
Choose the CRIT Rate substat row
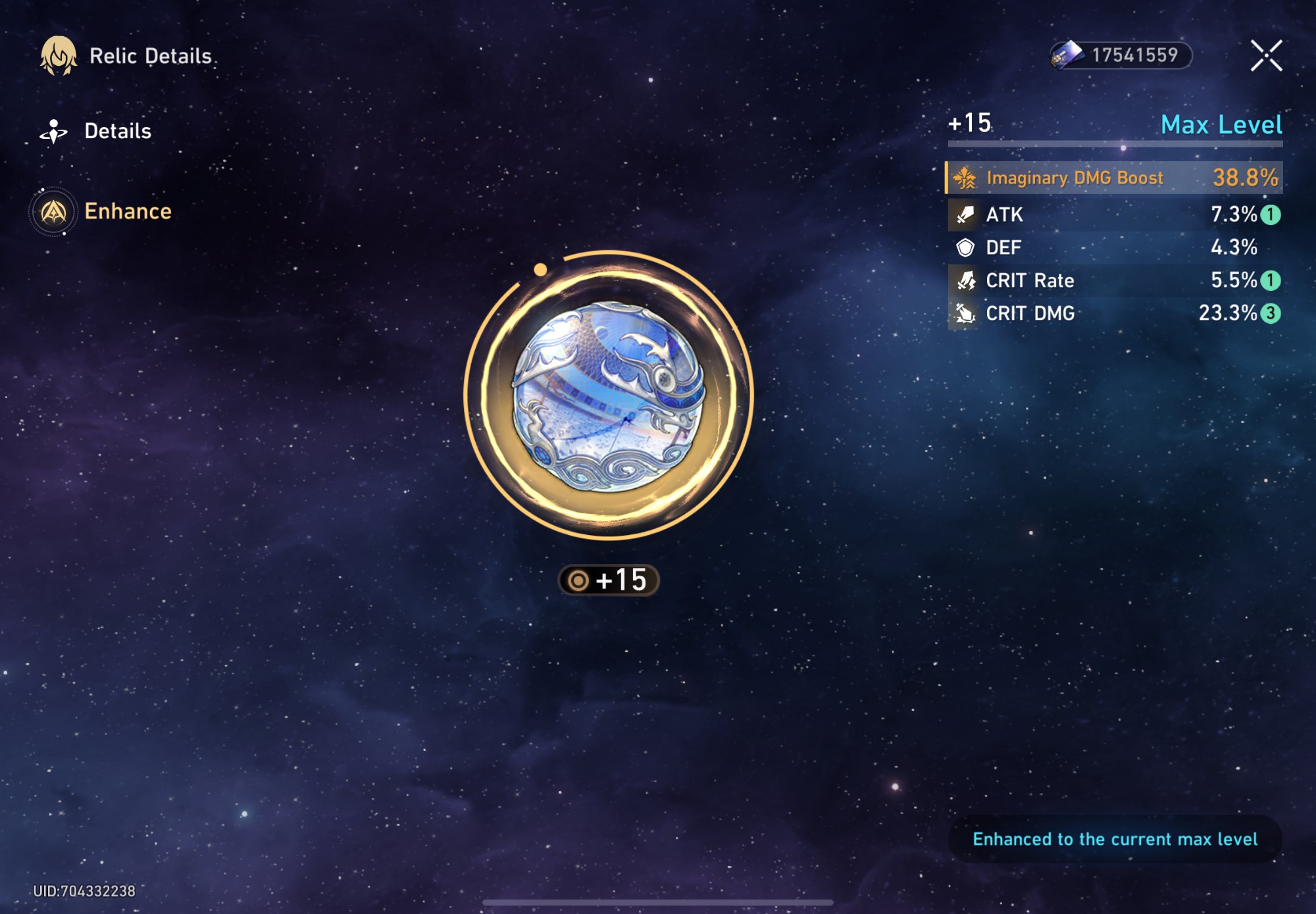coord(1114,280)
